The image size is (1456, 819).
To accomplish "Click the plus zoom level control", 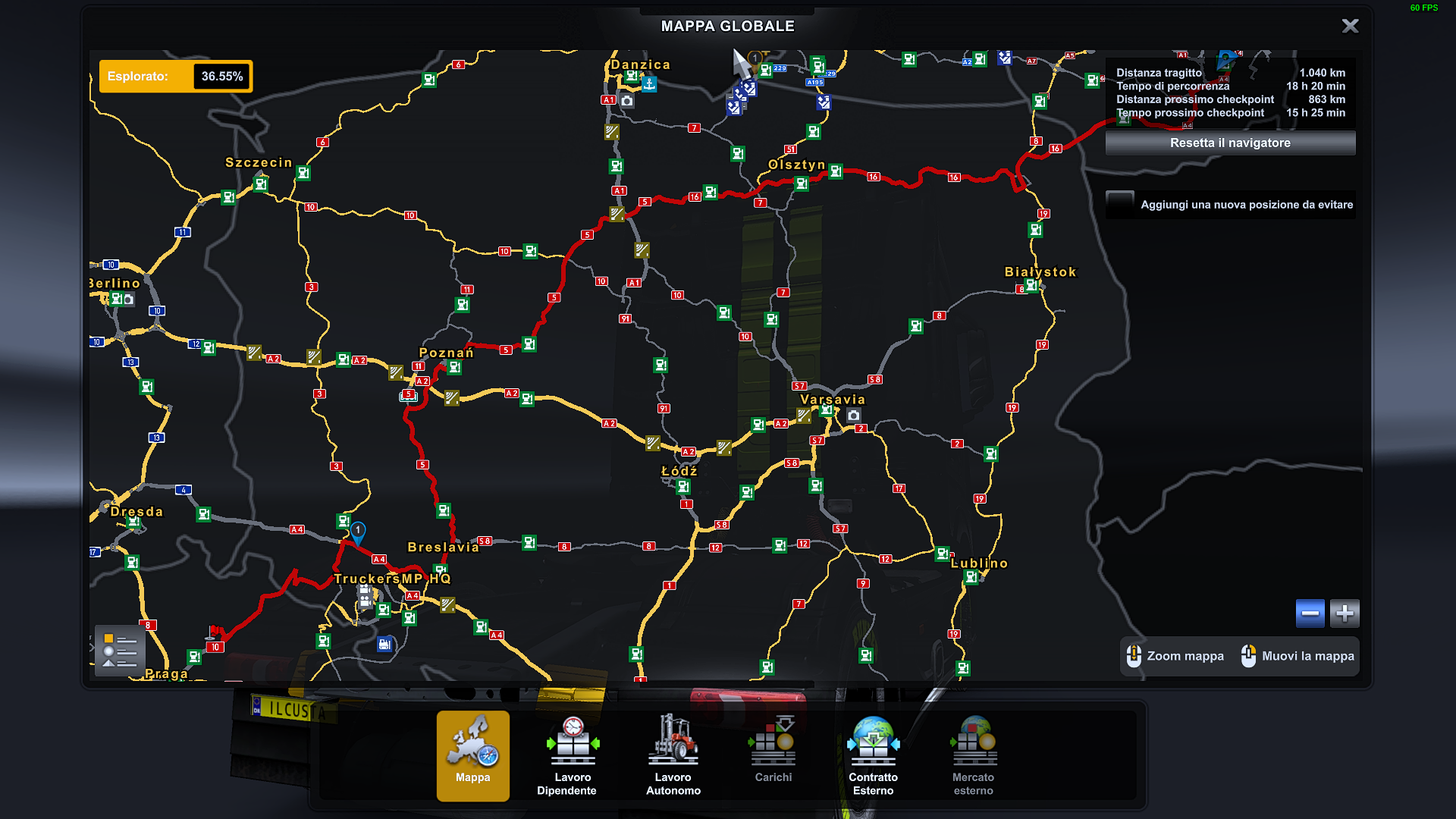I will pos(1345,613).
